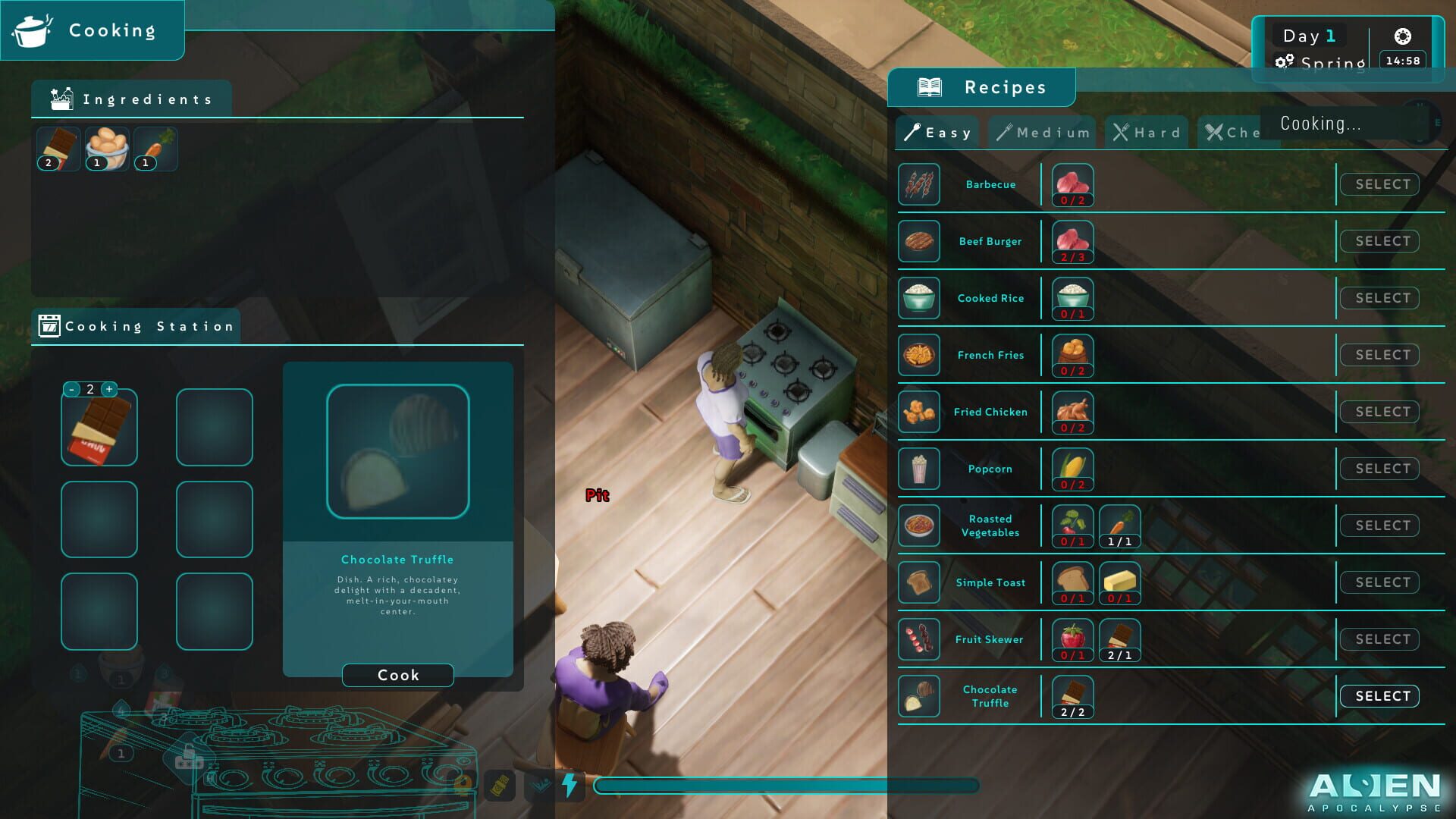Click the Fried Chicken recipe icon
The width and height of the screenshot is (1456, 819).
918,412
